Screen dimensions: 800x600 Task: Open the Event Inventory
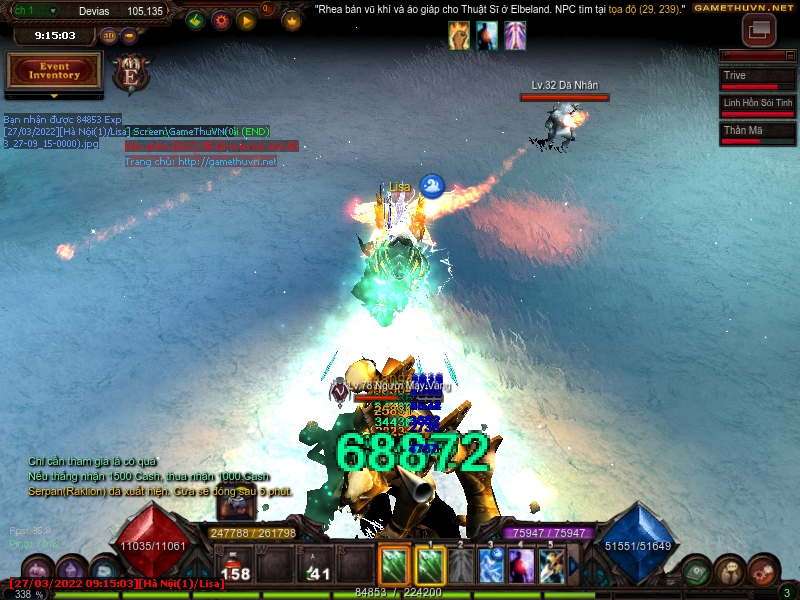click(x=54, y=70)
